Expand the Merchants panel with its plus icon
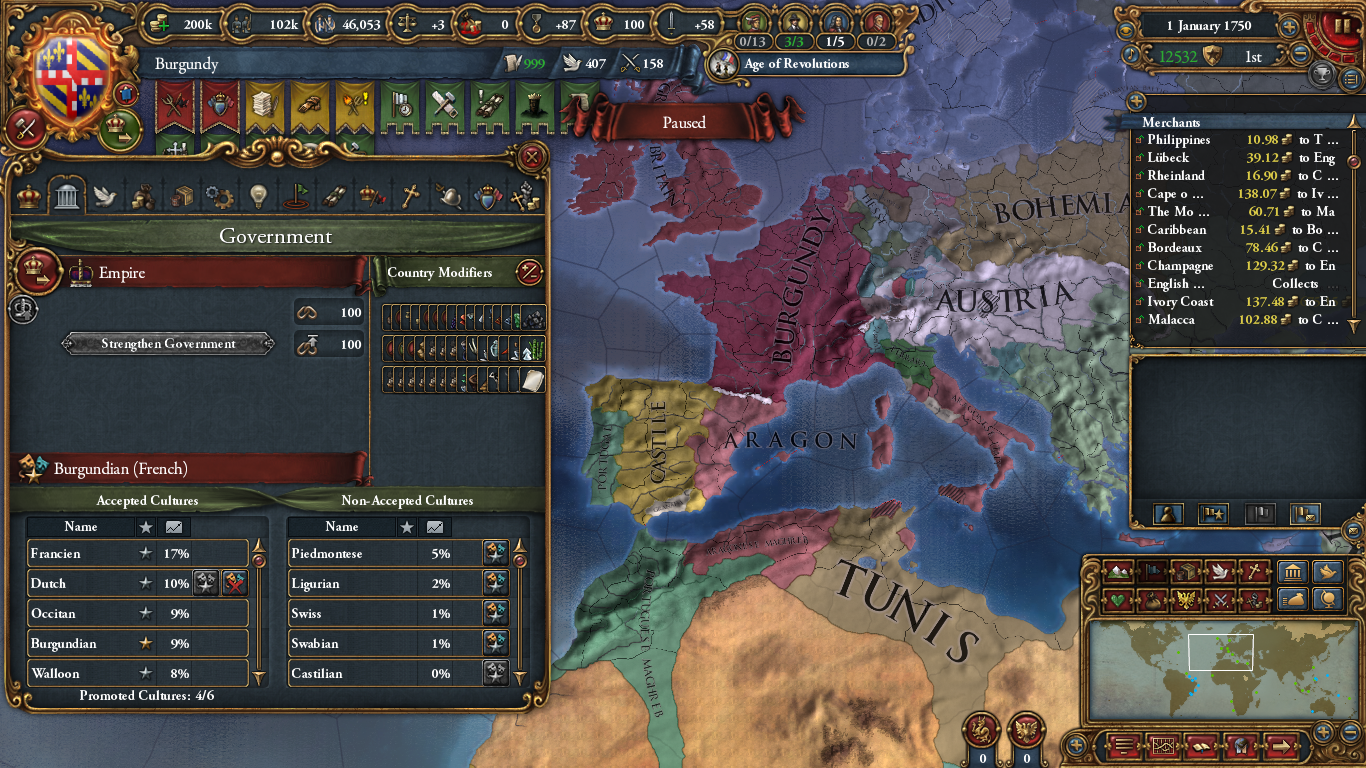Screen dimensions: 1366x768 [x=1136, y=101]
